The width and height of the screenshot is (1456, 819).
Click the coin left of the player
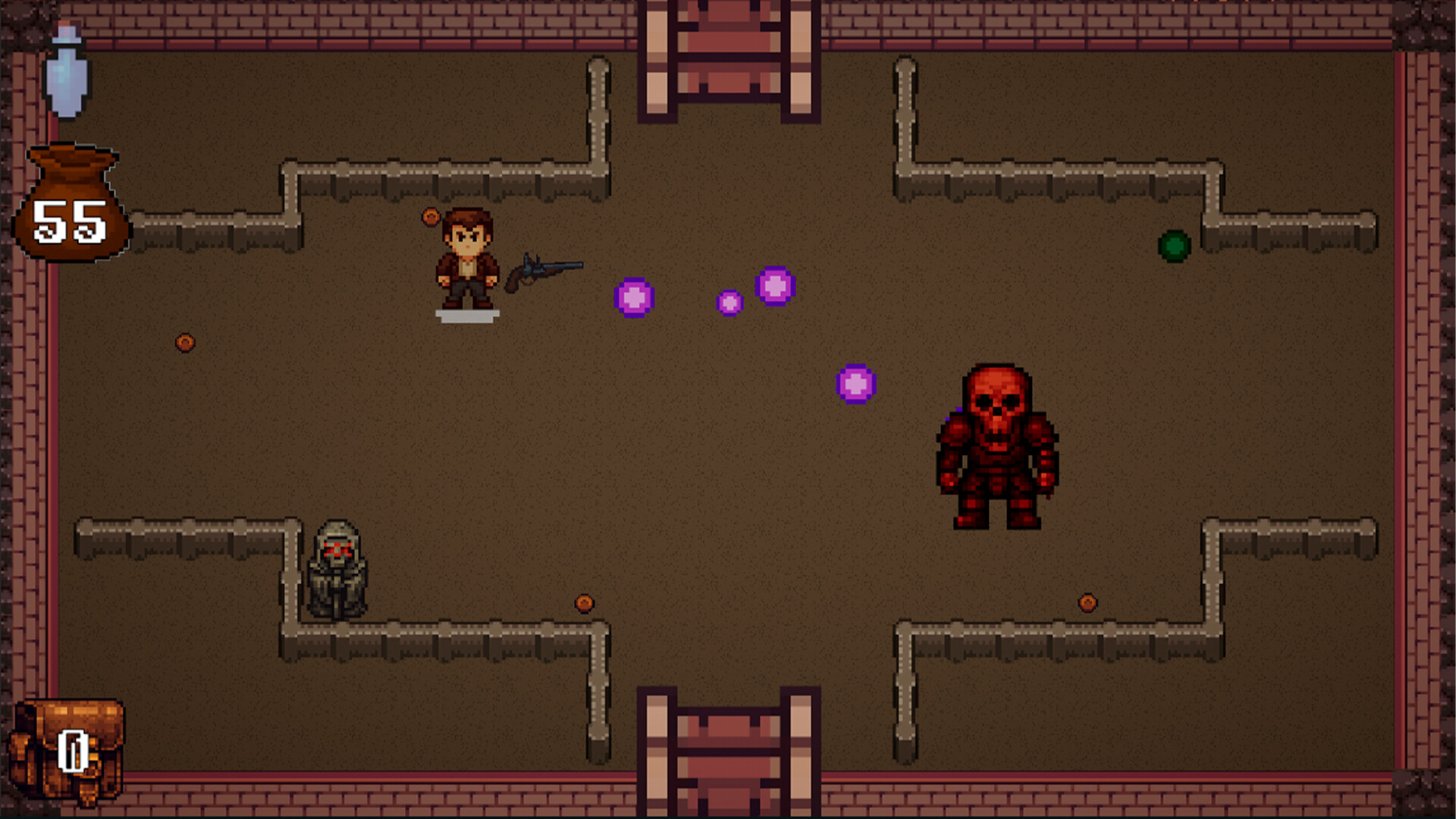[184, 342]
